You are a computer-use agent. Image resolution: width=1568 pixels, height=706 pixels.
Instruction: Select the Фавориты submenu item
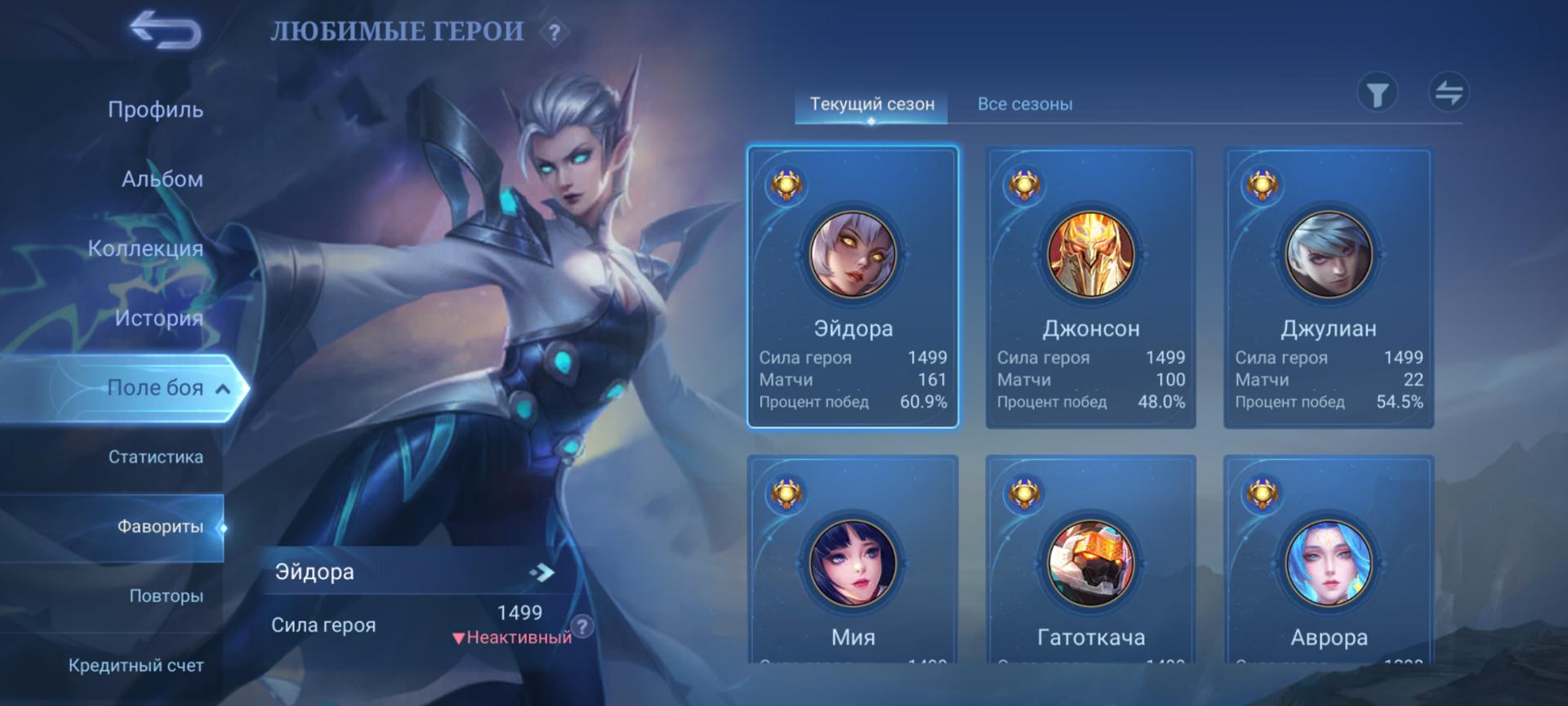[x=160, y=527]
